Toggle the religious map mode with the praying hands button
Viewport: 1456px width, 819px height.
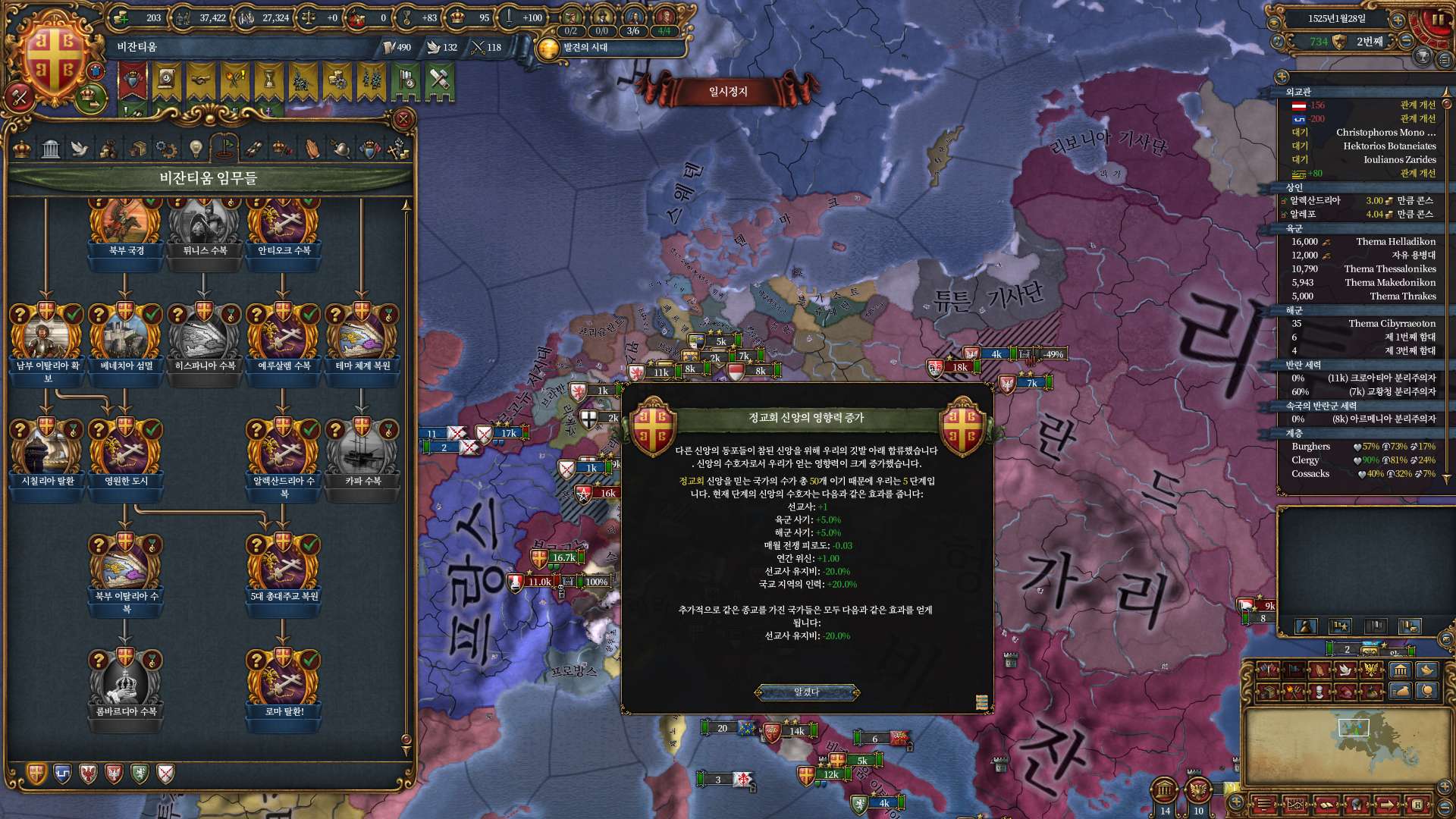point(1320,670)
